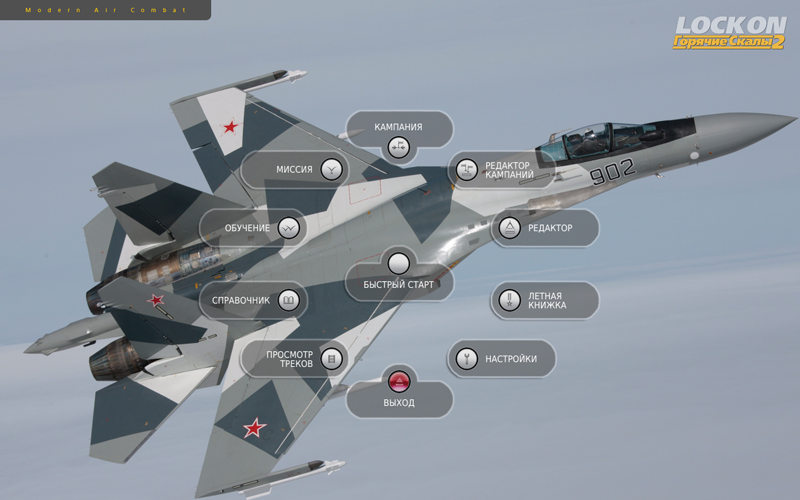Open the mission Редактор
This screenshot has height=500, width=800.
509,228
